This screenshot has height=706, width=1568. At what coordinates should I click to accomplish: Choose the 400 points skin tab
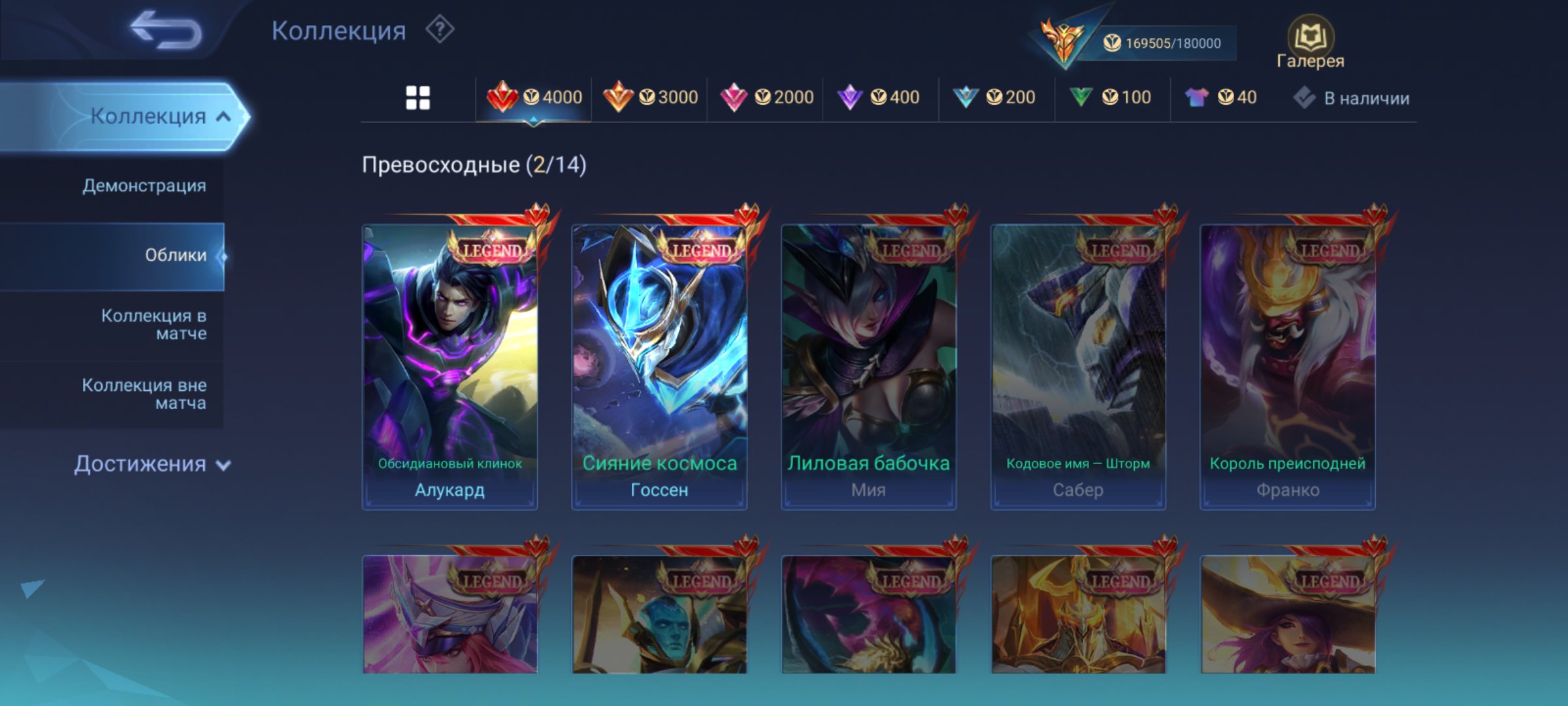click(879, 97)
